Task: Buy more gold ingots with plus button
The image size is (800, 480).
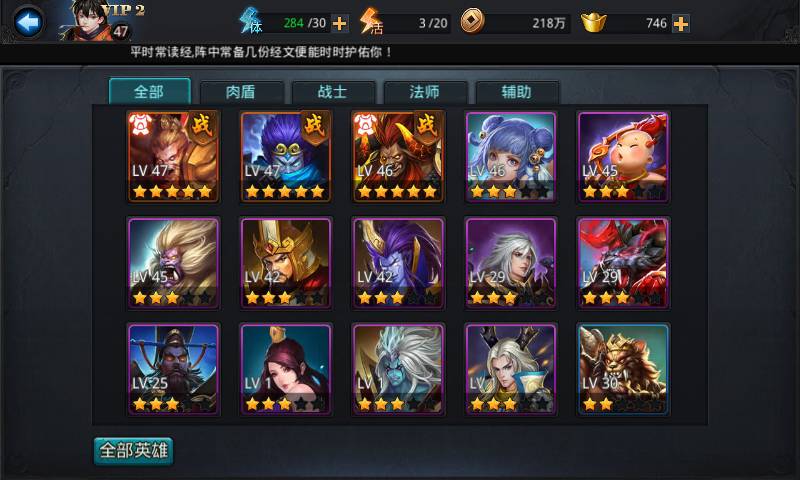Action: click(x=681, y=23)
